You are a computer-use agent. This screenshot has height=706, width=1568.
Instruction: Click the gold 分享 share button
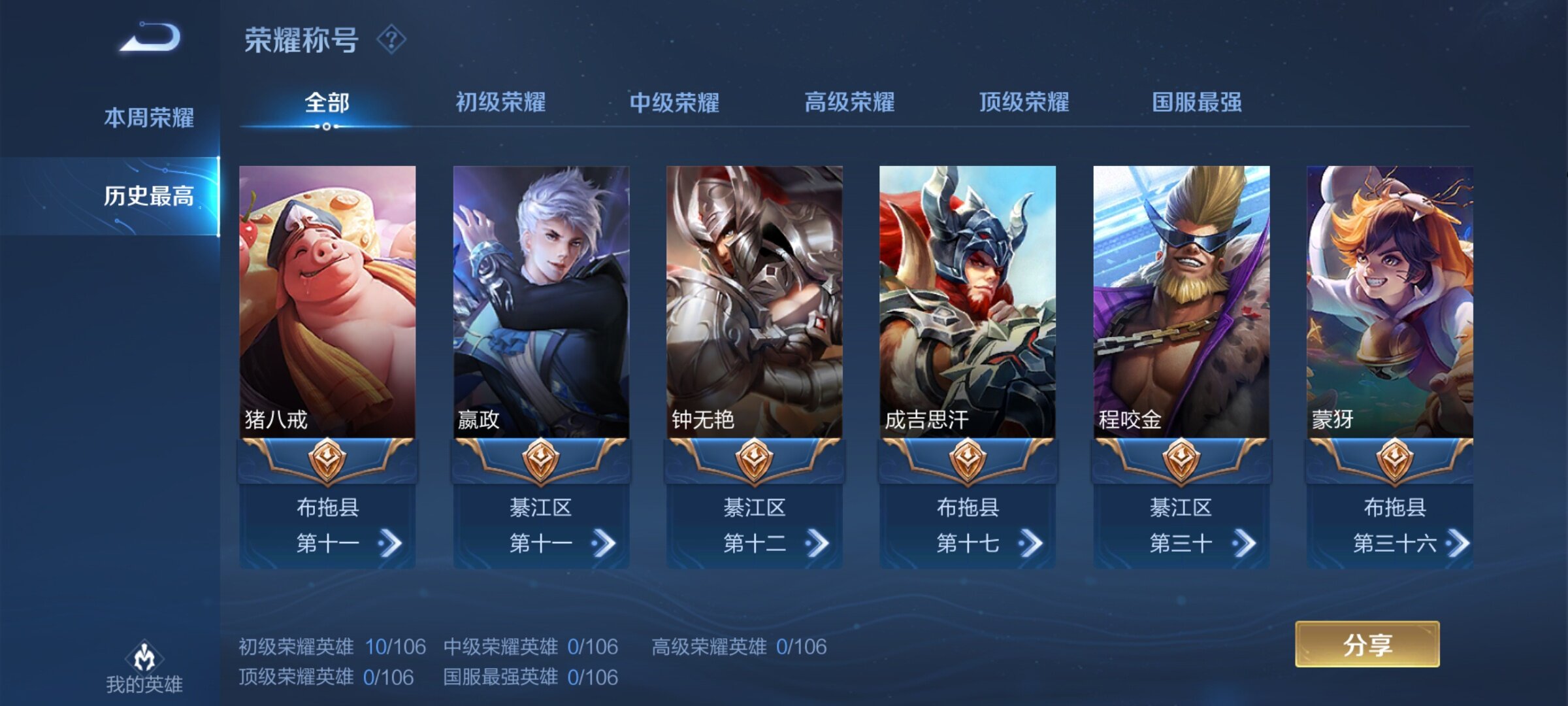point(1367,645)
